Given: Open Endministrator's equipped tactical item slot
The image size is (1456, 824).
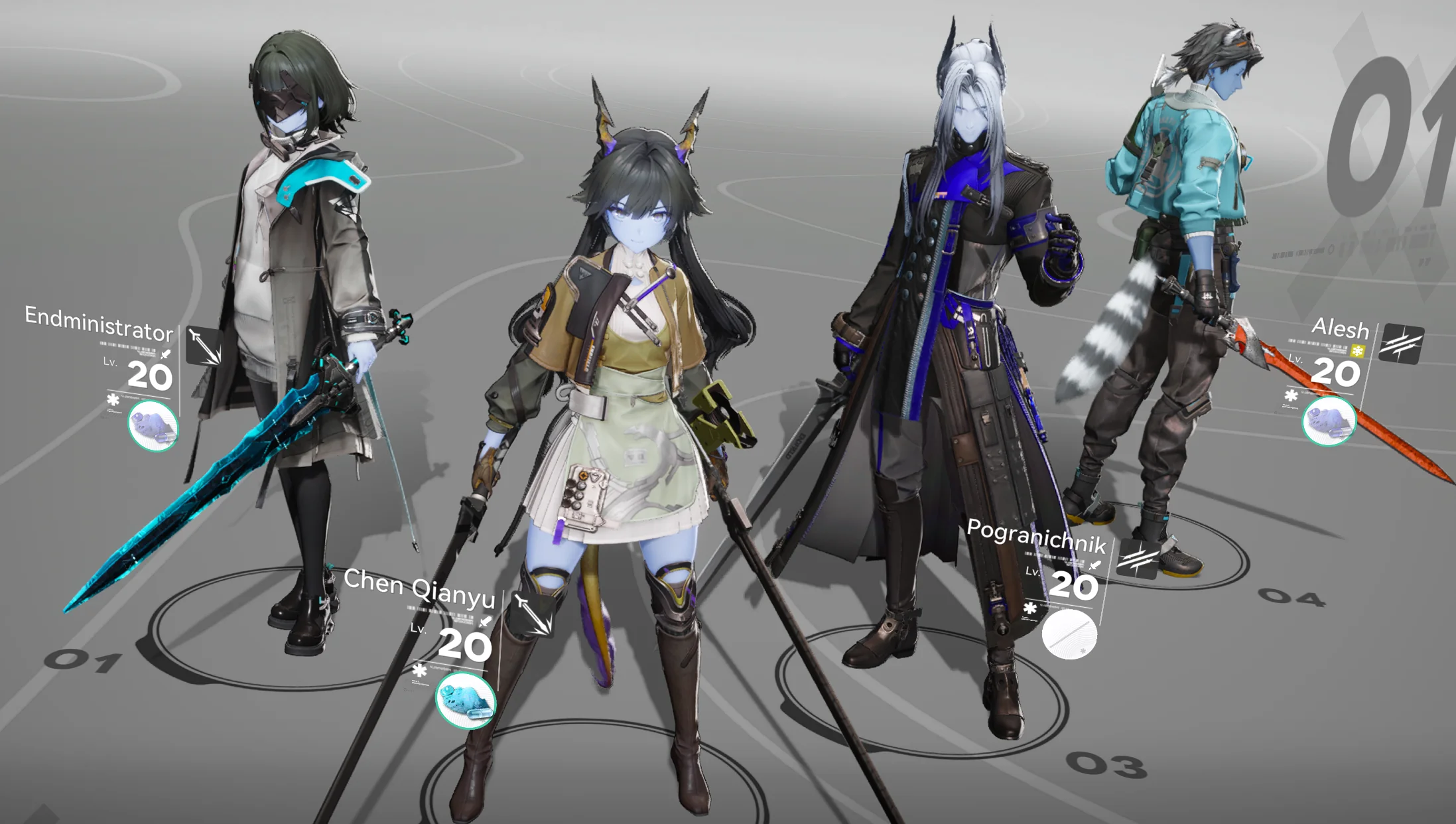Looking at the screenshot, I should point(153,426).
